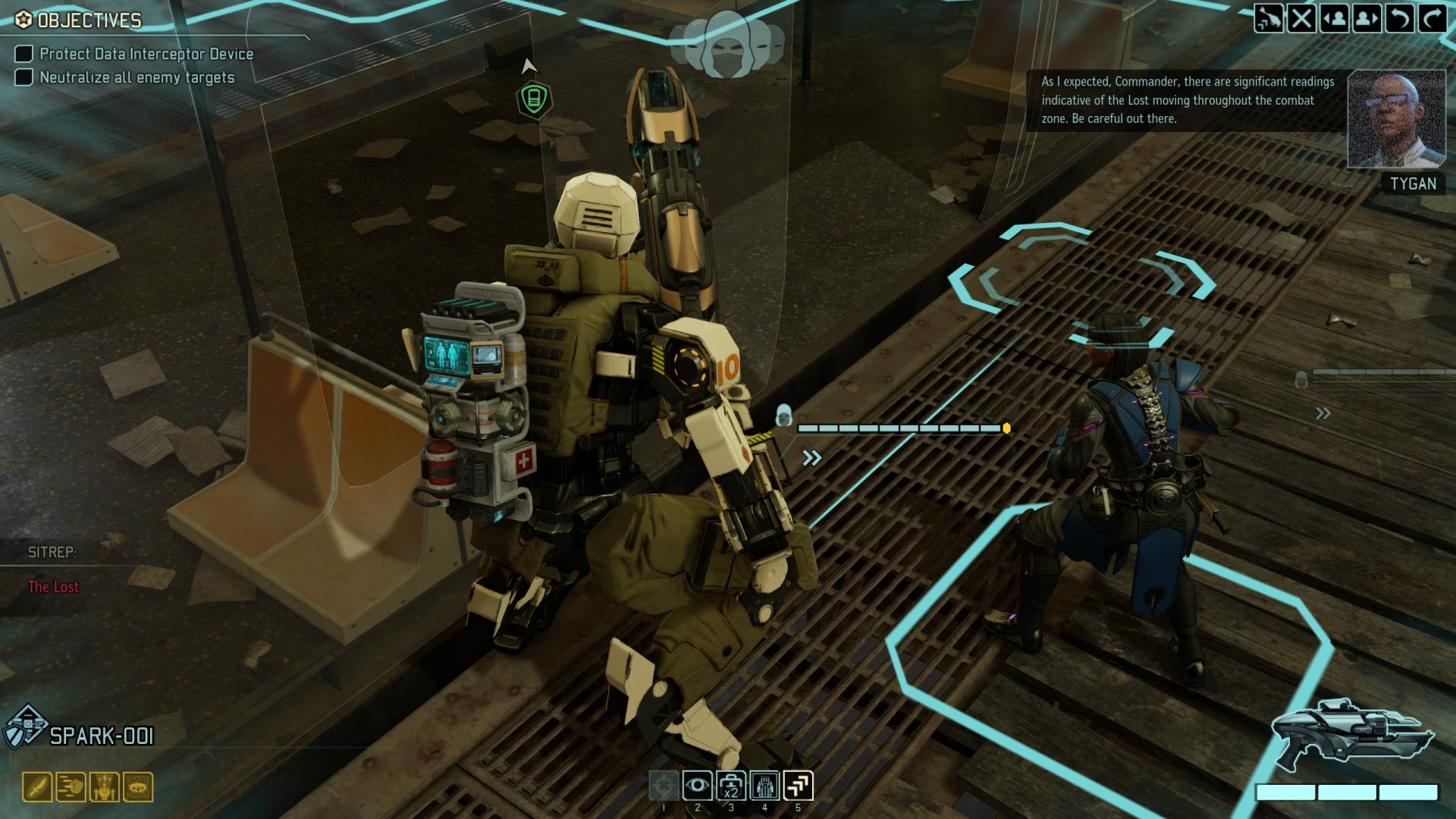This screenshot has width=1456, height=819.
Task: Use the medkit ability marked x2
Action: 730,786
